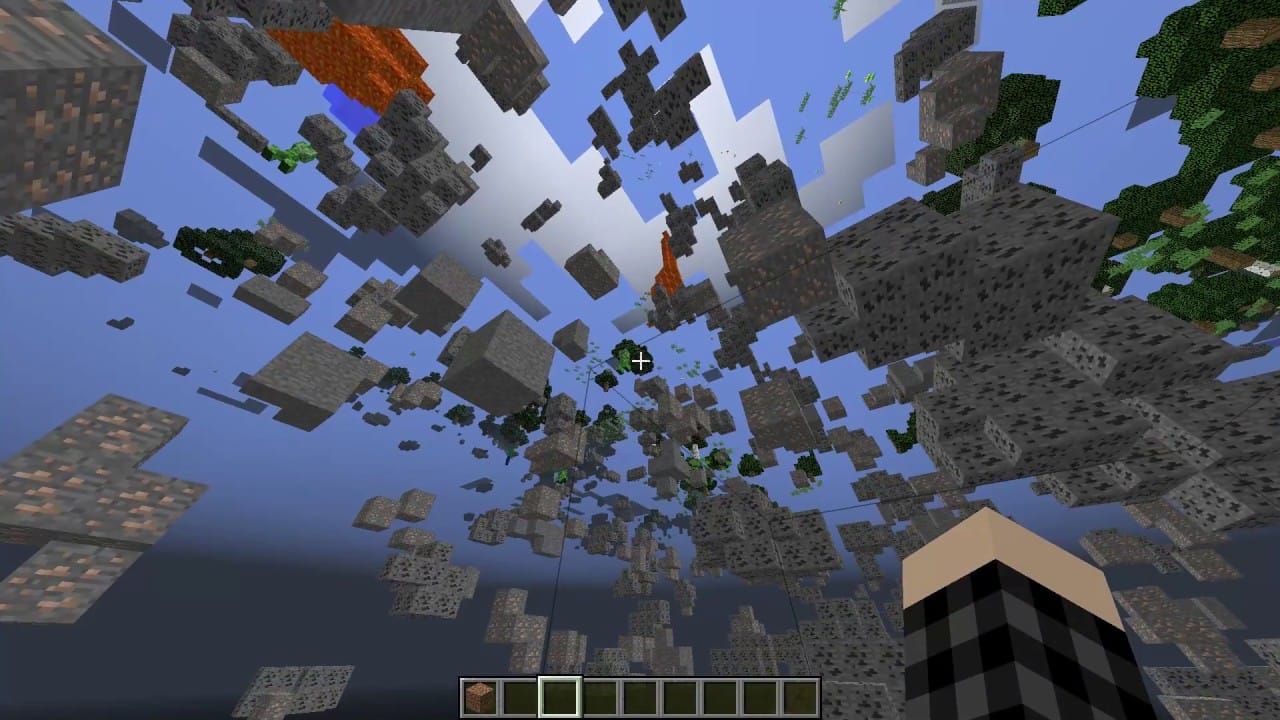Select the rightmost hotbar slot
The width and height of the screenshot is (1280, 720).
pyautogui.click(x=801, y=690)
